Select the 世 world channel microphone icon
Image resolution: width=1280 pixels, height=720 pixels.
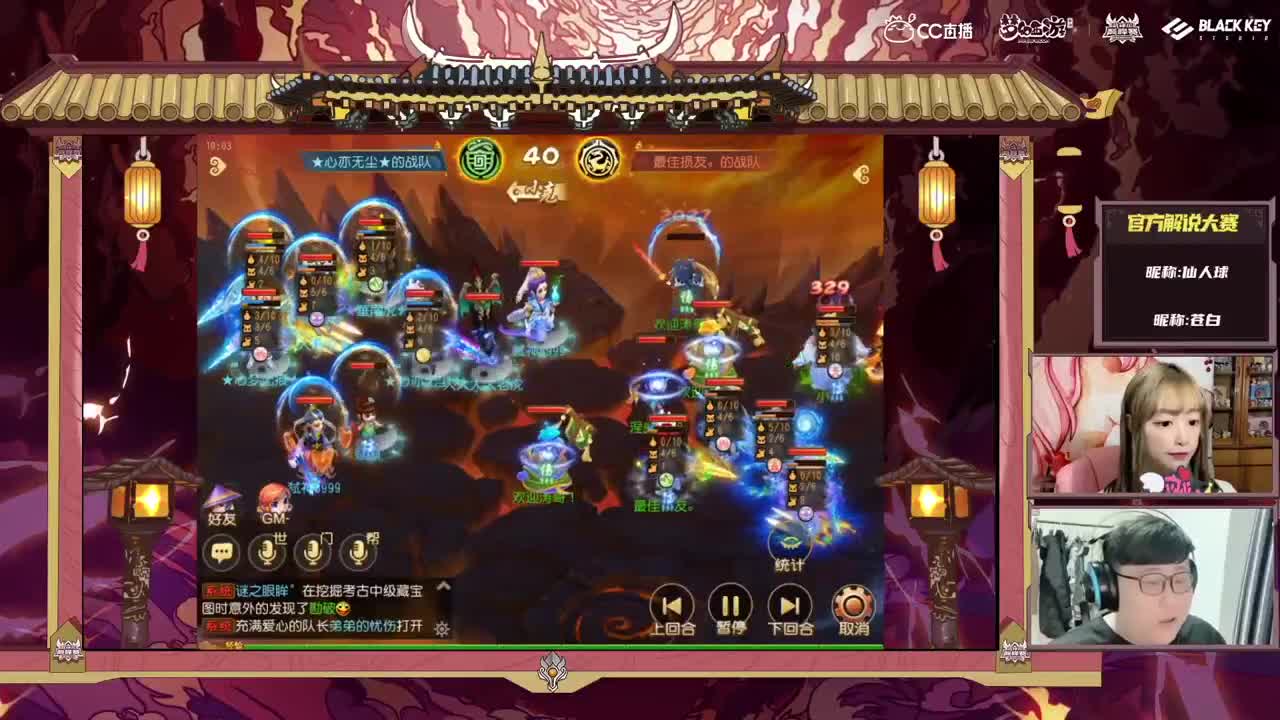[268, 552]
